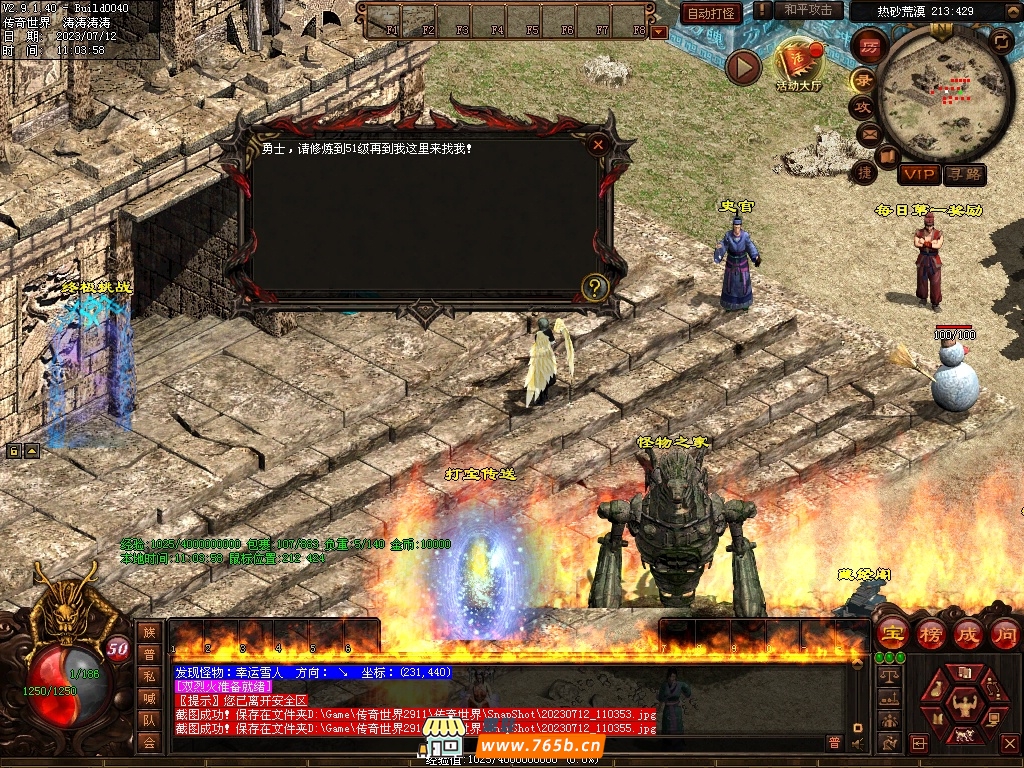Activate the 寻路 pathfinding button
This screenshot has height=768, width=1024.
[x=964, y=174]
